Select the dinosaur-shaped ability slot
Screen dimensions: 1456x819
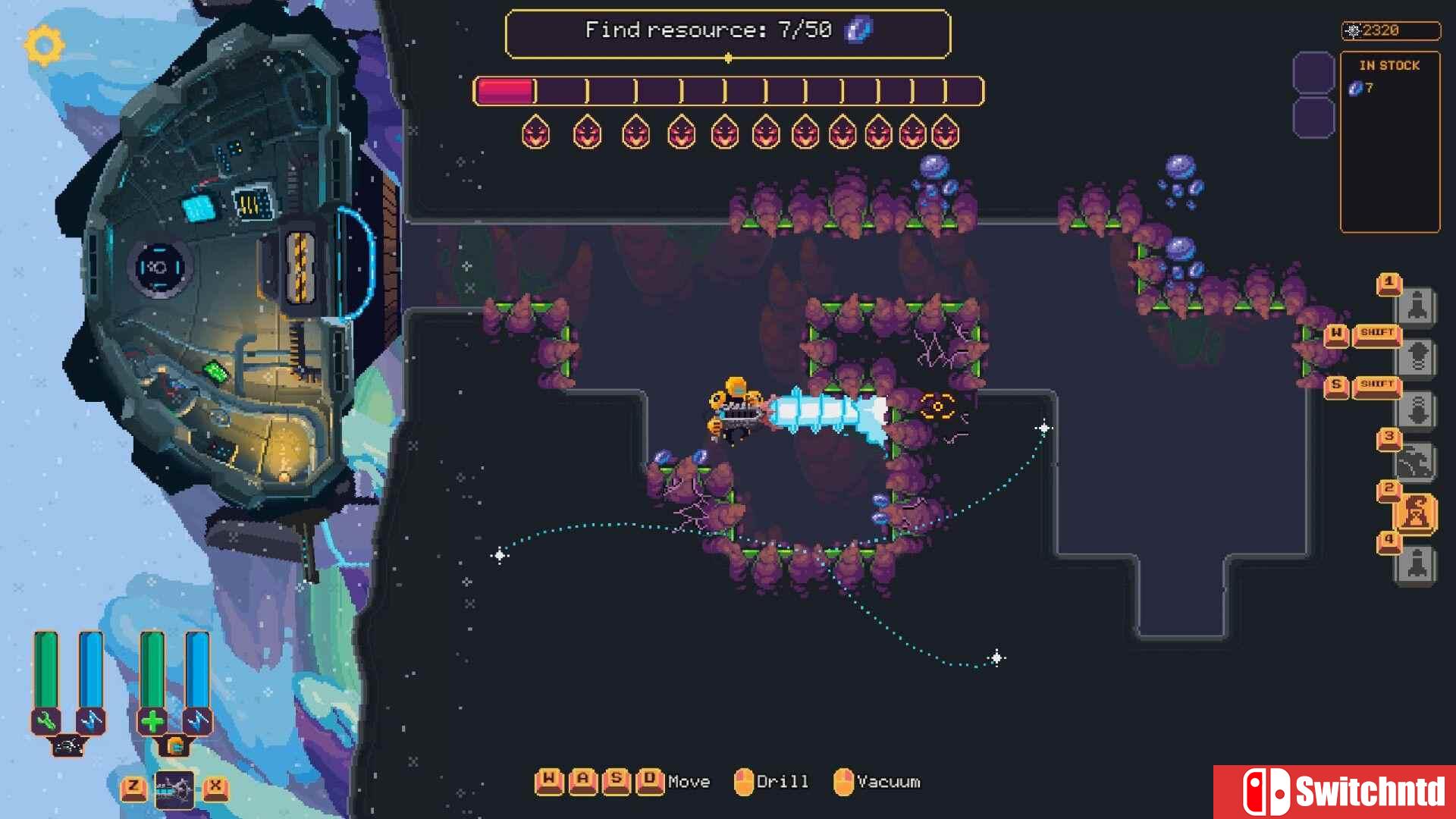pyautogui.click(x=1415, y=462)
